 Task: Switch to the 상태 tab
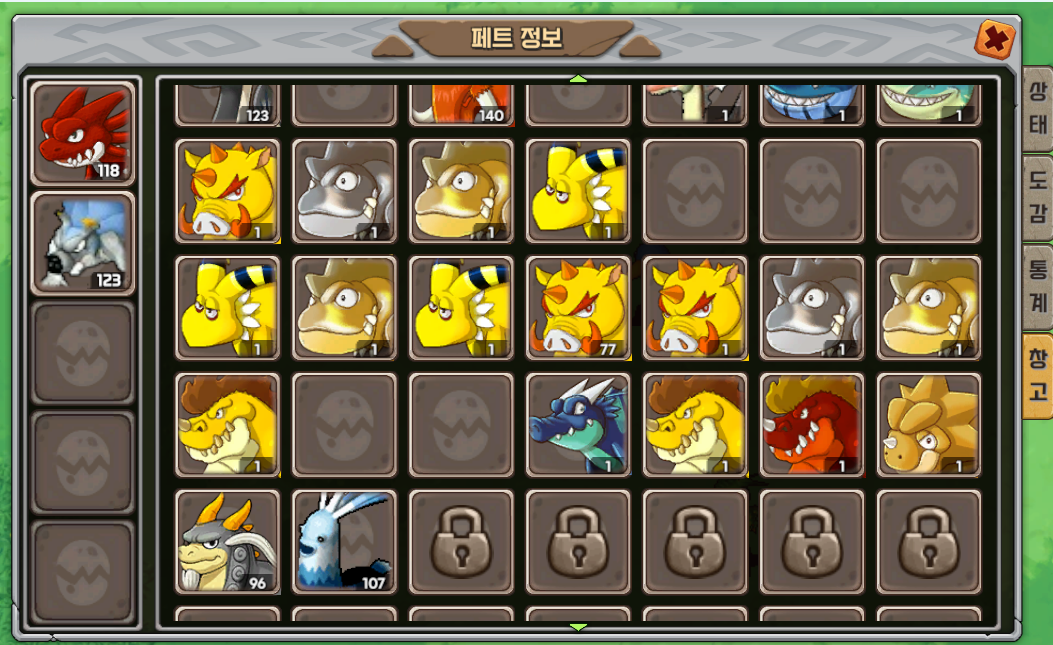[x=1037, y=111]
